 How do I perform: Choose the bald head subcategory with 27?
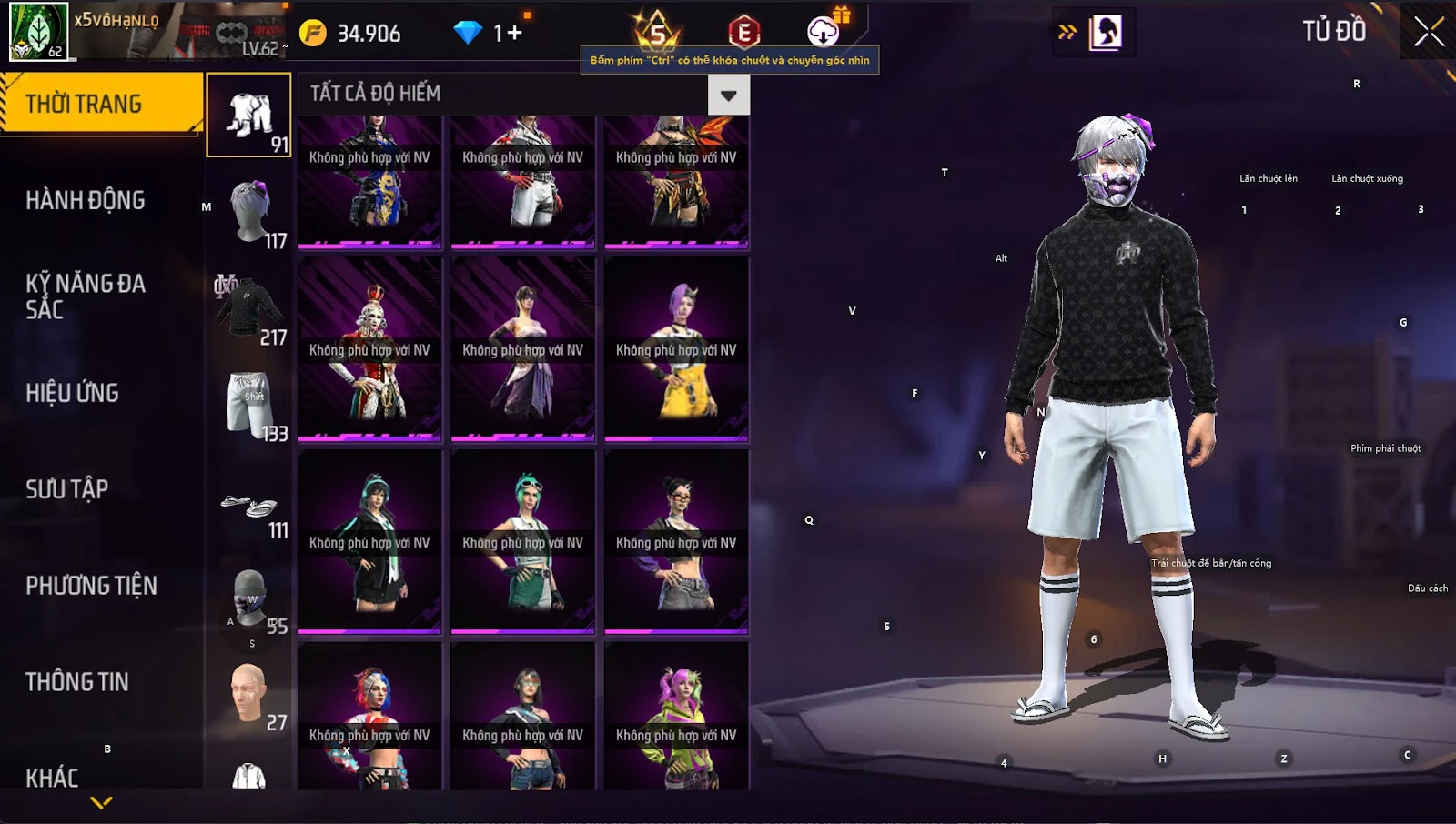click(248, 696)
